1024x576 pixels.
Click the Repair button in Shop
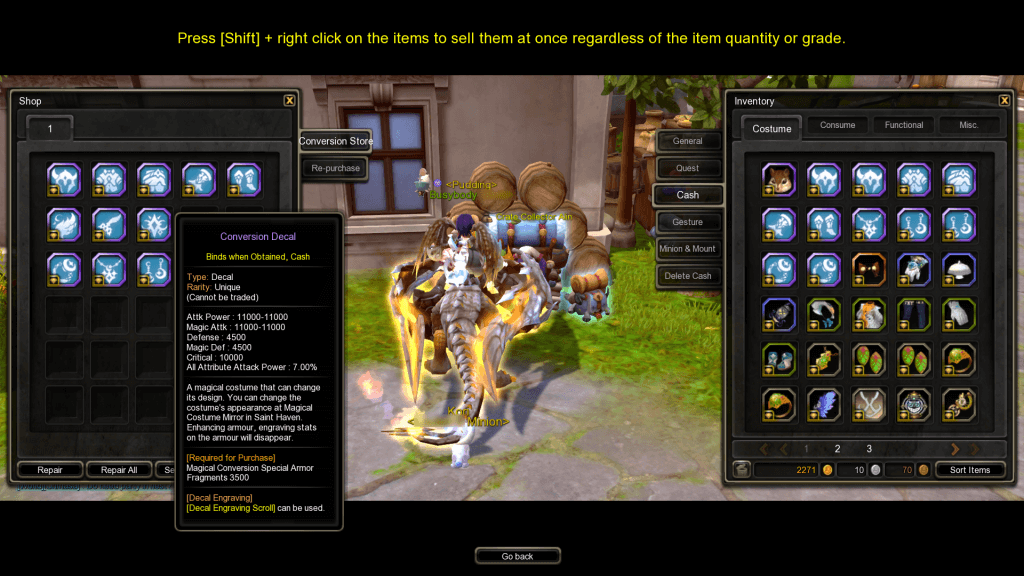pos(50,470)
